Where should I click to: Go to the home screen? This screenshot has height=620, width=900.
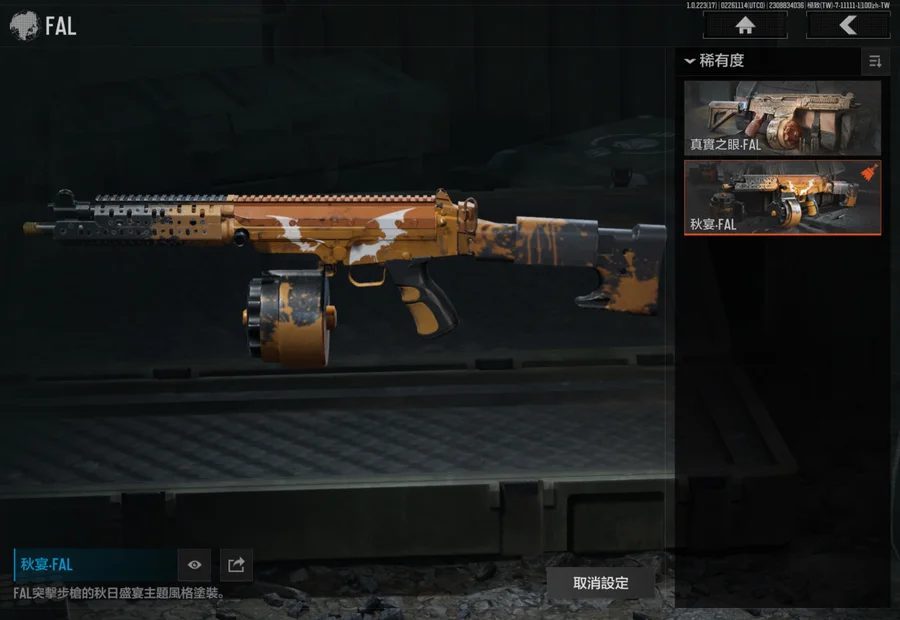(744, 25)
